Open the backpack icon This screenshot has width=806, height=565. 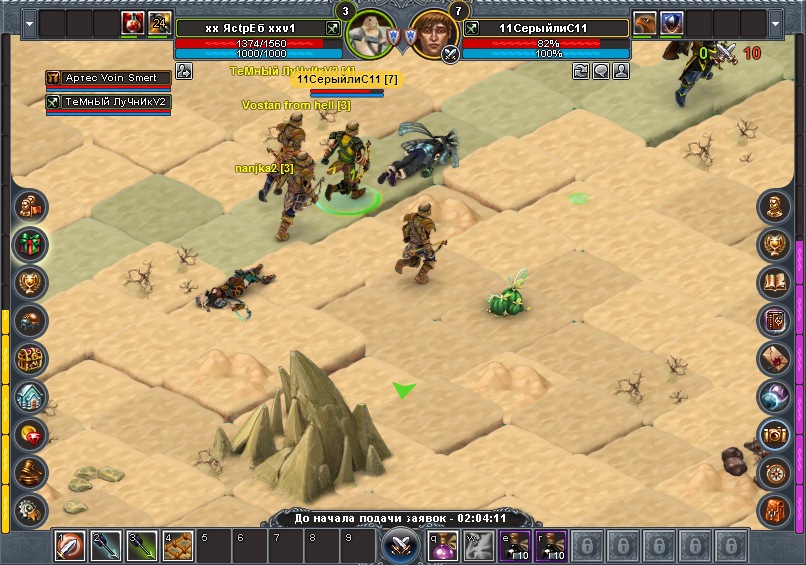(775, 509)
